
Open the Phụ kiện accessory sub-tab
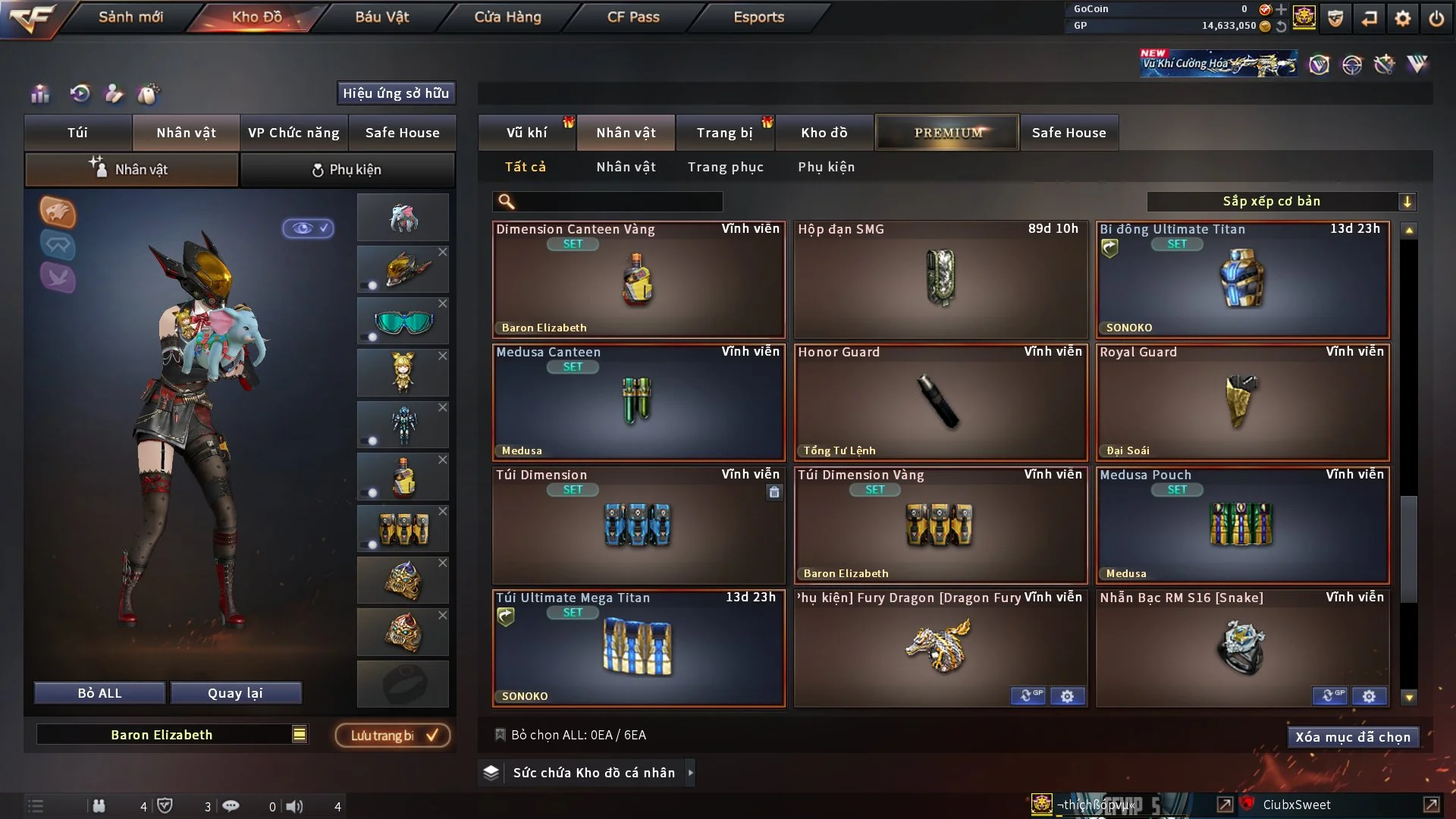[347, 170]
